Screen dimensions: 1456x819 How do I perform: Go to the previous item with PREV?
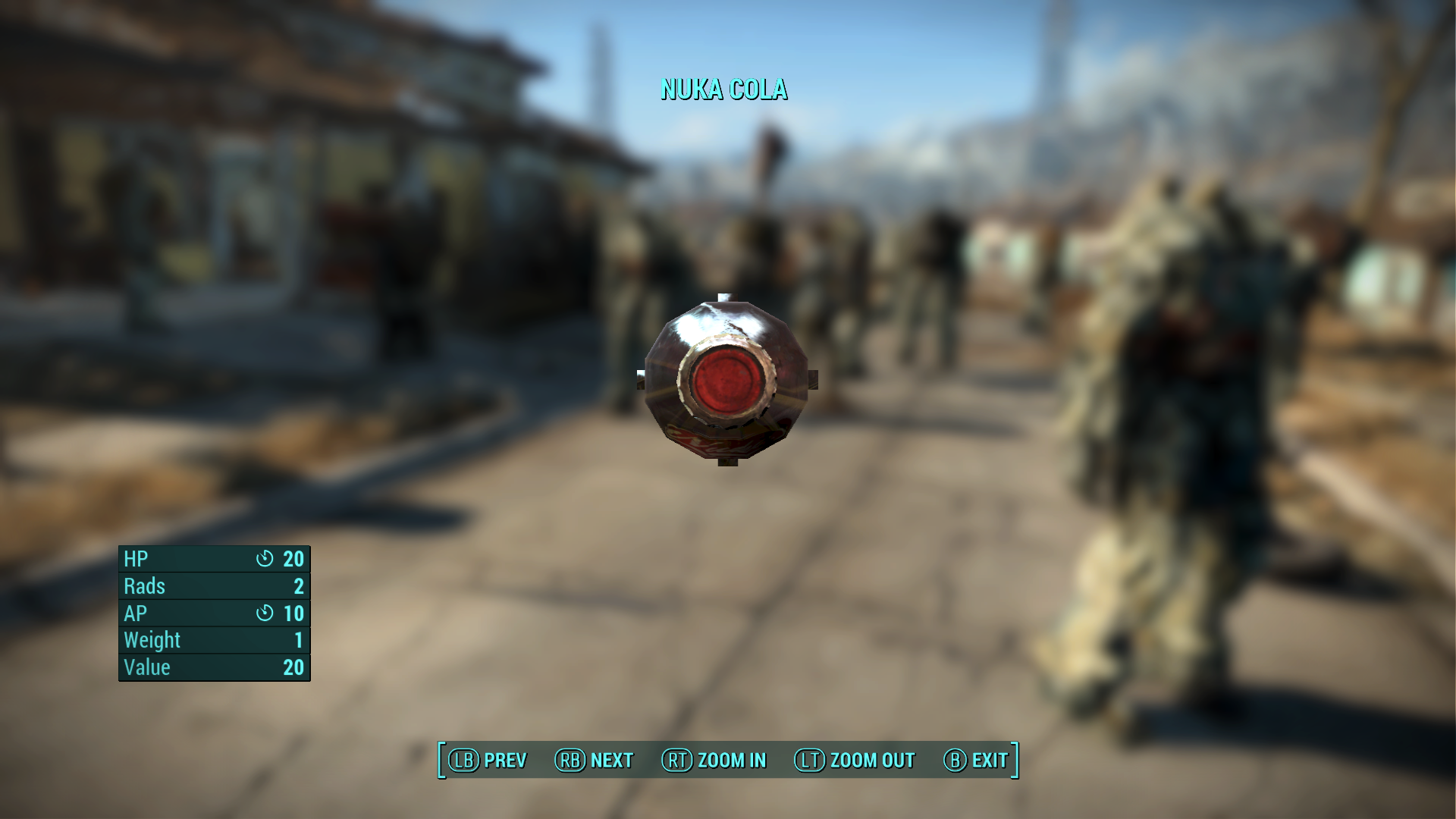pos(488,760)
